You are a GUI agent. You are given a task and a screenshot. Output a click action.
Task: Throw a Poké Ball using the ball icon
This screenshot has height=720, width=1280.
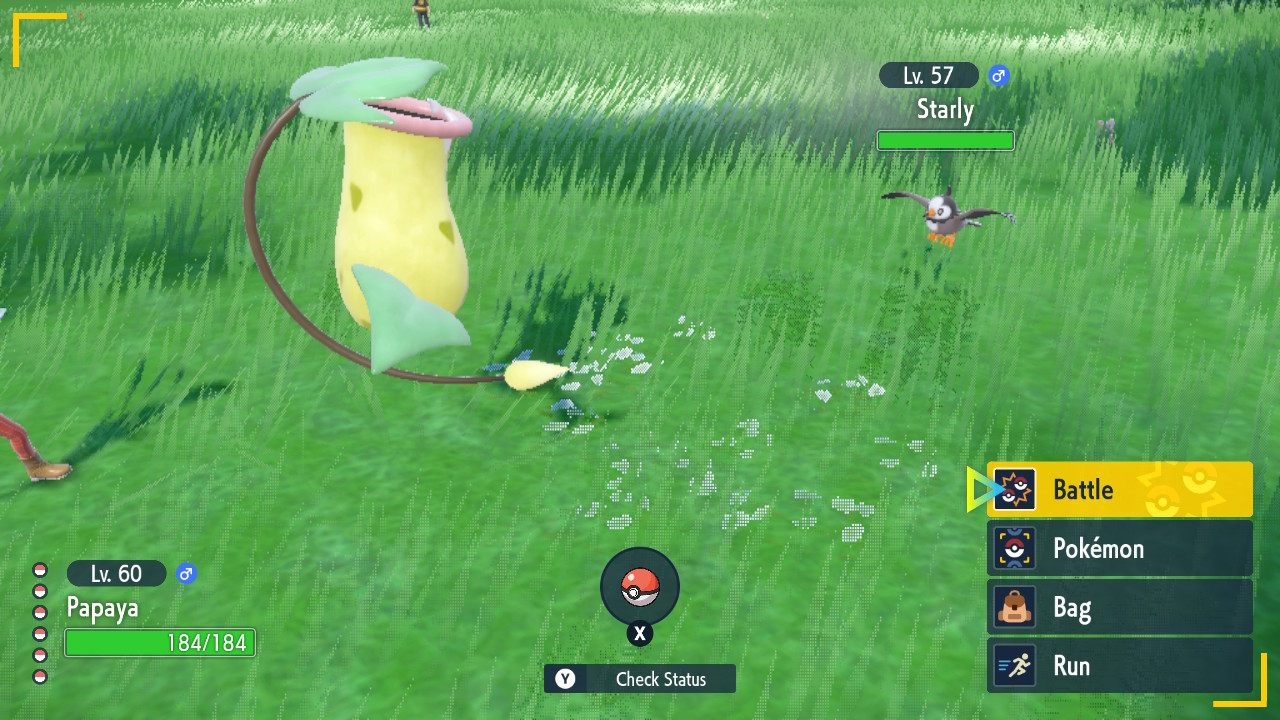640,587
